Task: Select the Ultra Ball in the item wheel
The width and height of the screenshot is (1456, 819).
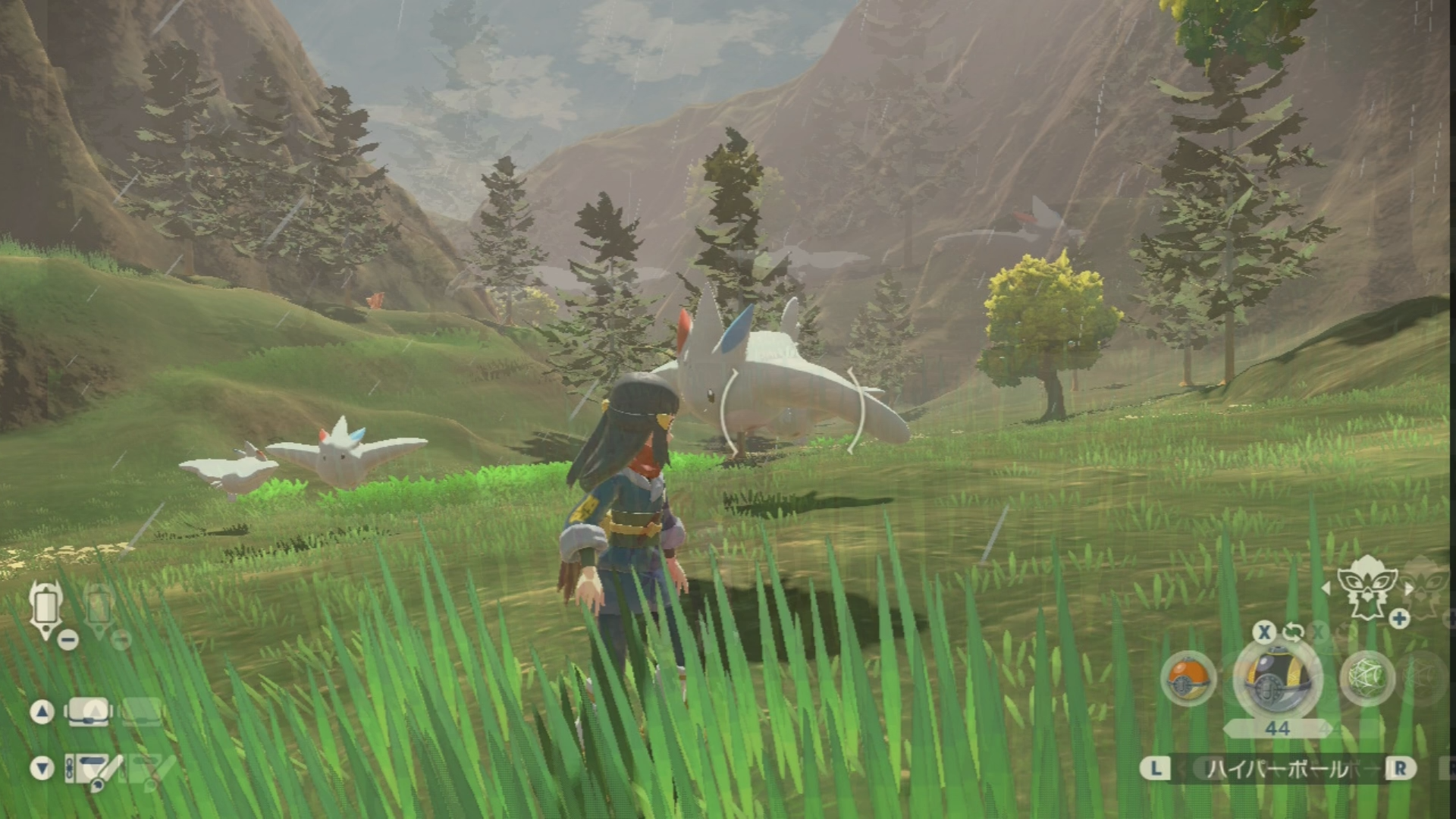Action: coord(1278,679)
